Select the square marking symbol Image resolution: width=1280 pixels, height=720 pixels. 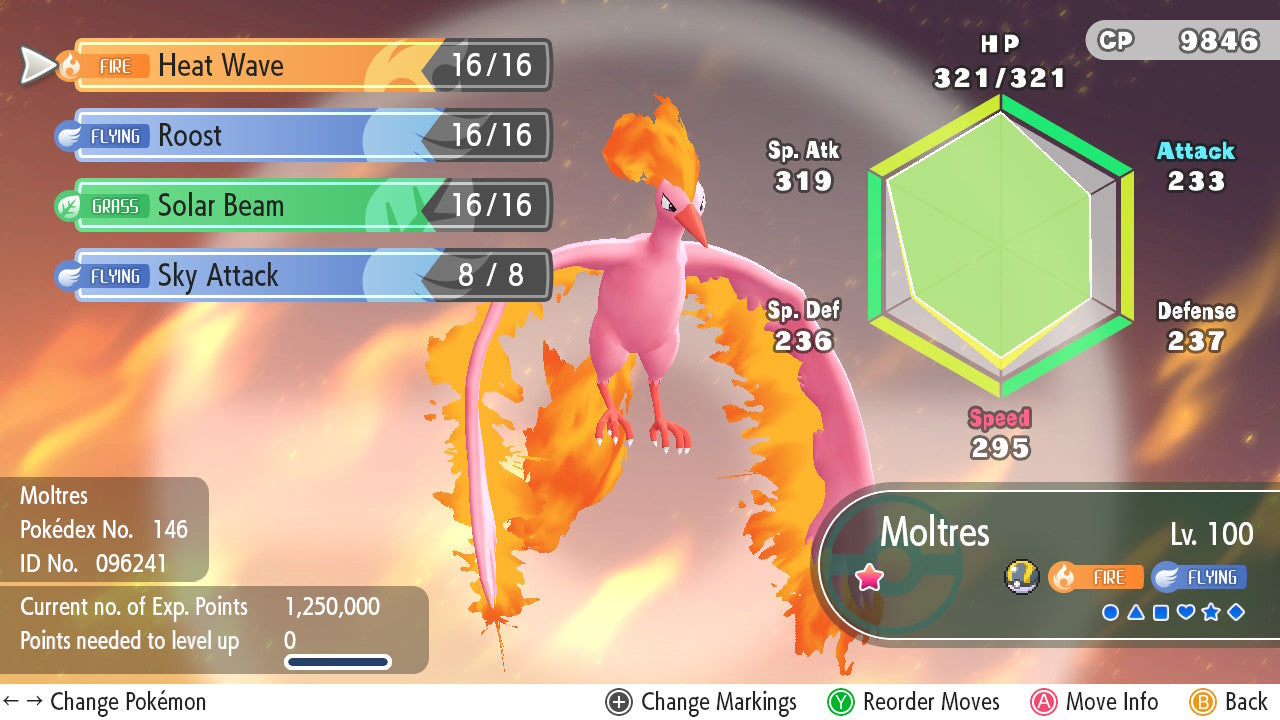1161,612
